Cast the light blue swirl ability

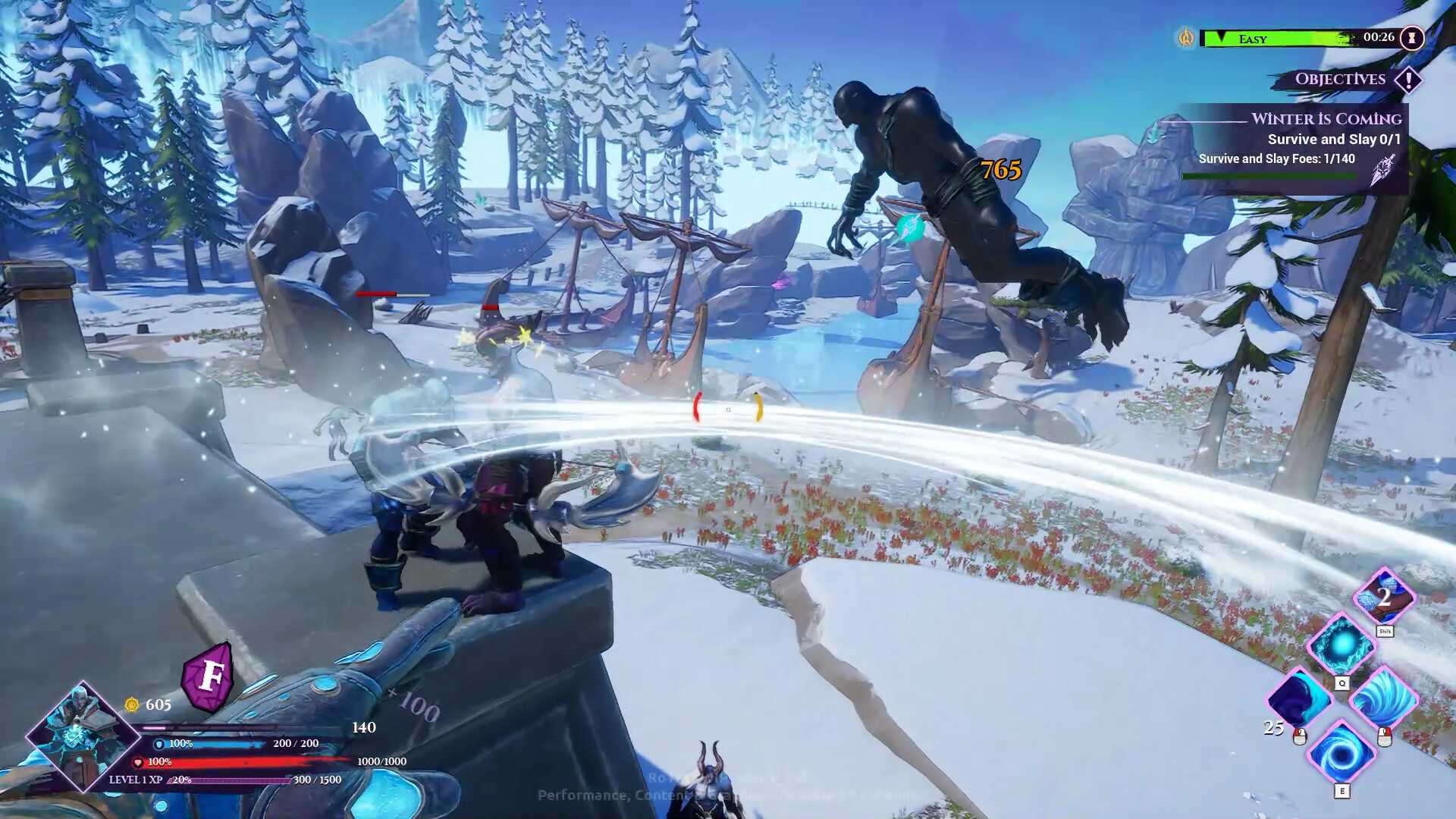[1383, 698]
